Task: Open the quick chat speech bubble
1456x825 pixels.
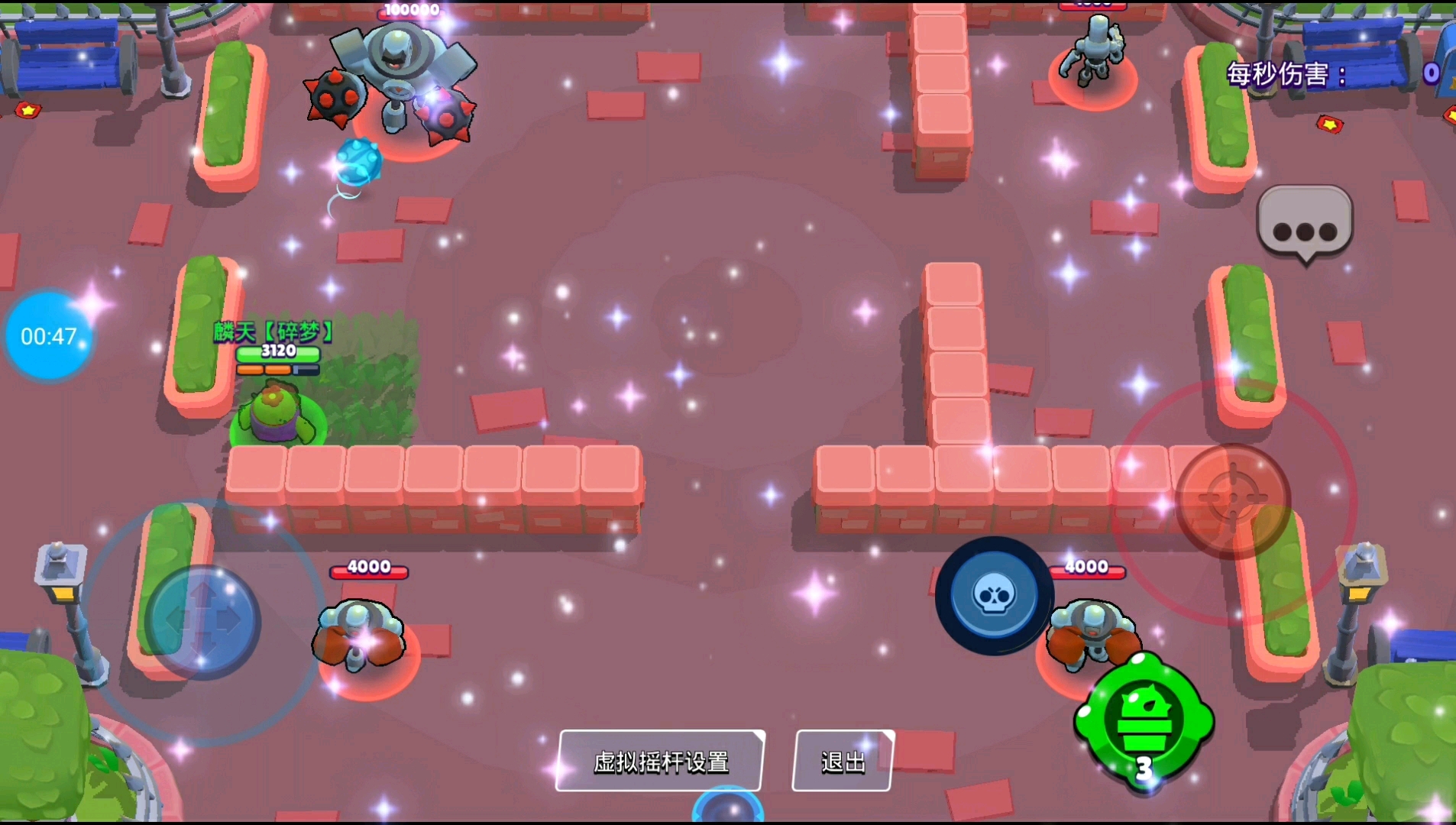Action: 1305,224
